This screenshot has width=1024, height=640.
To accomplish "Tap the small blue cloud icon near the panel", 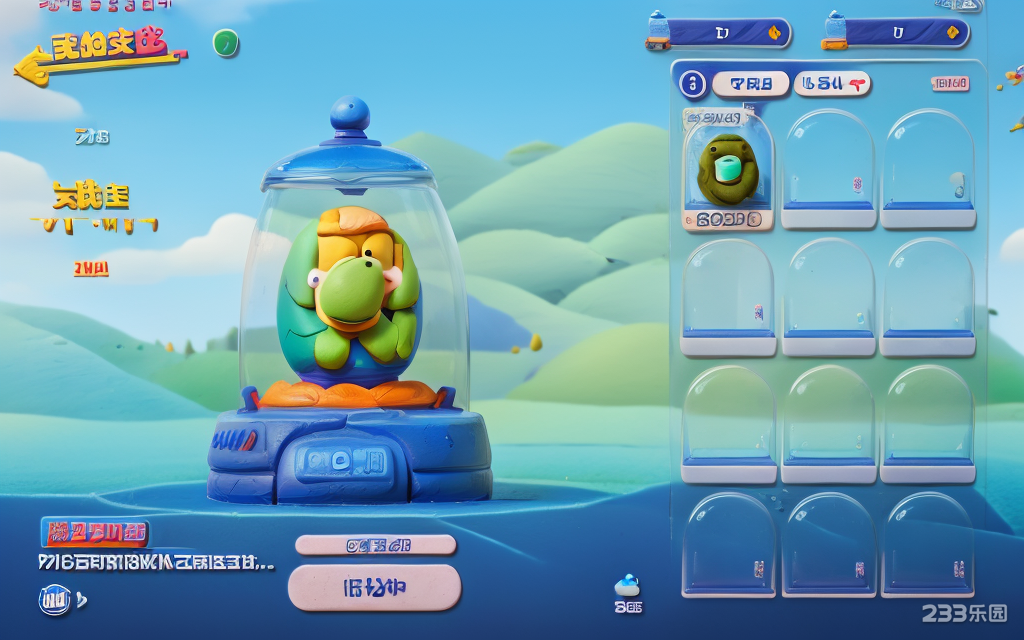I will coord(627,586).
